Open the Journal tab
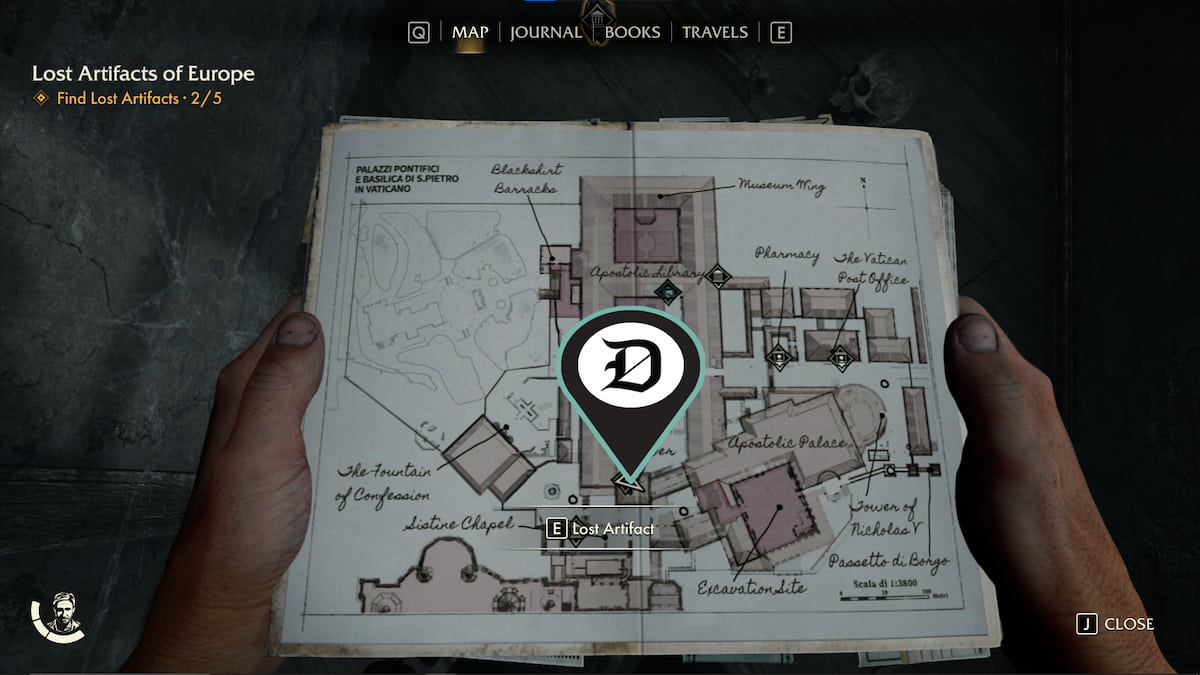 (x=545, y=32)
